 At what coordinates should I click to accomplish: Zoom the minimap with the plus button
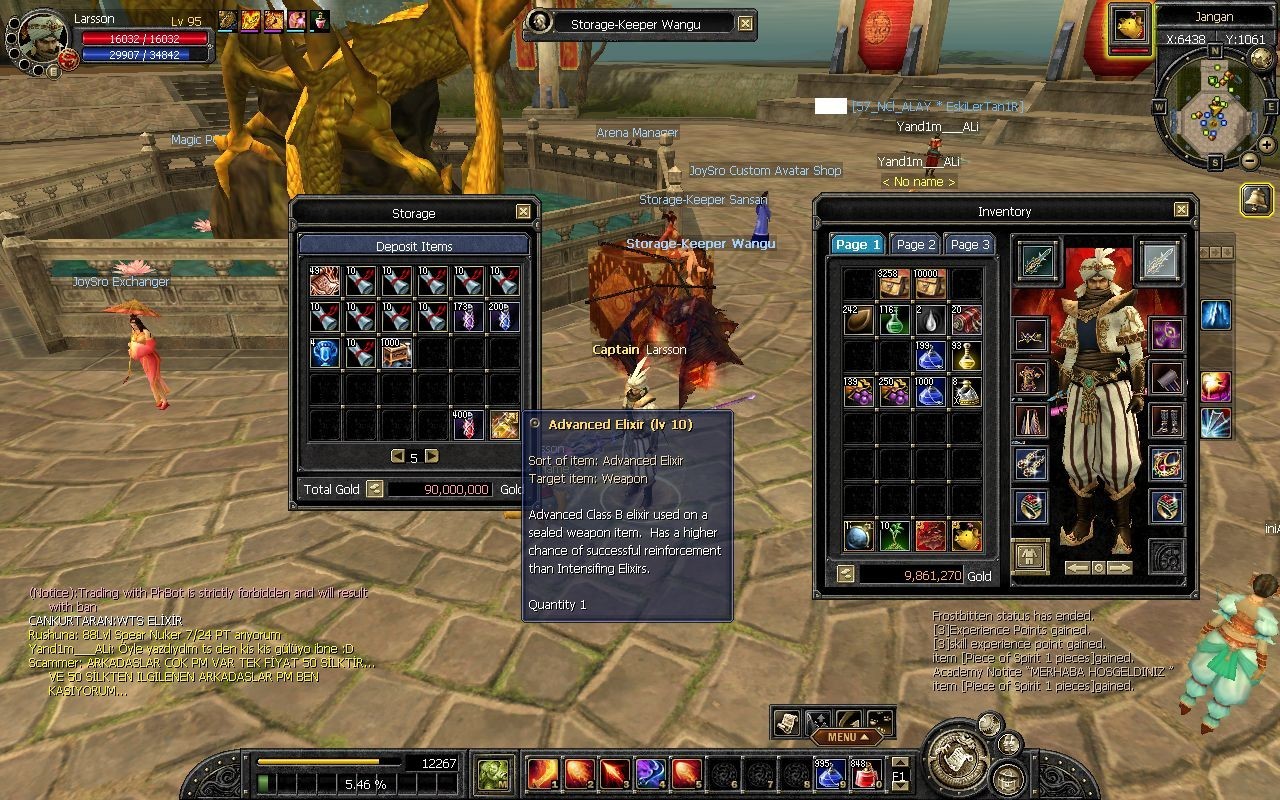point(1266,144)
